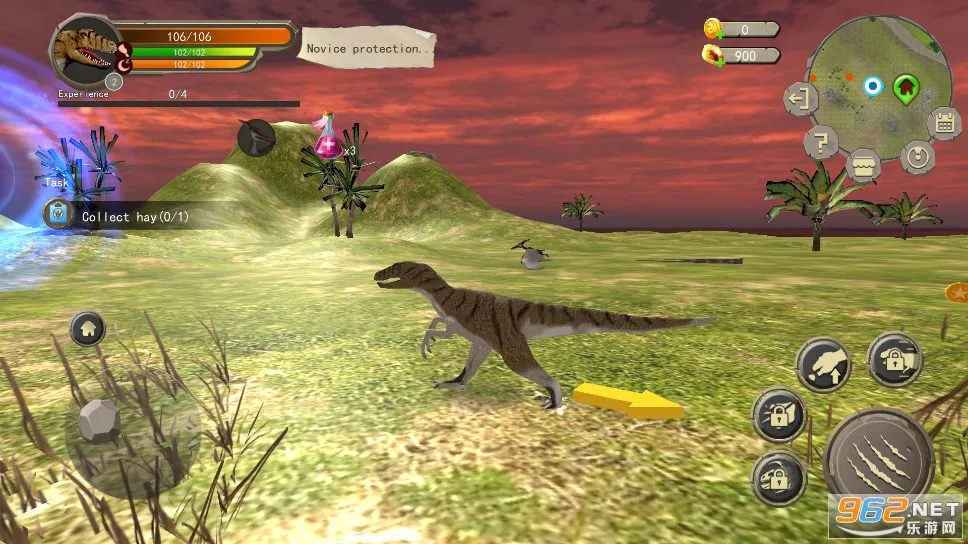This screenshot has height=544, width=968.
Task: Tap the home button above the joystick
Action: [x=88, y=327]
